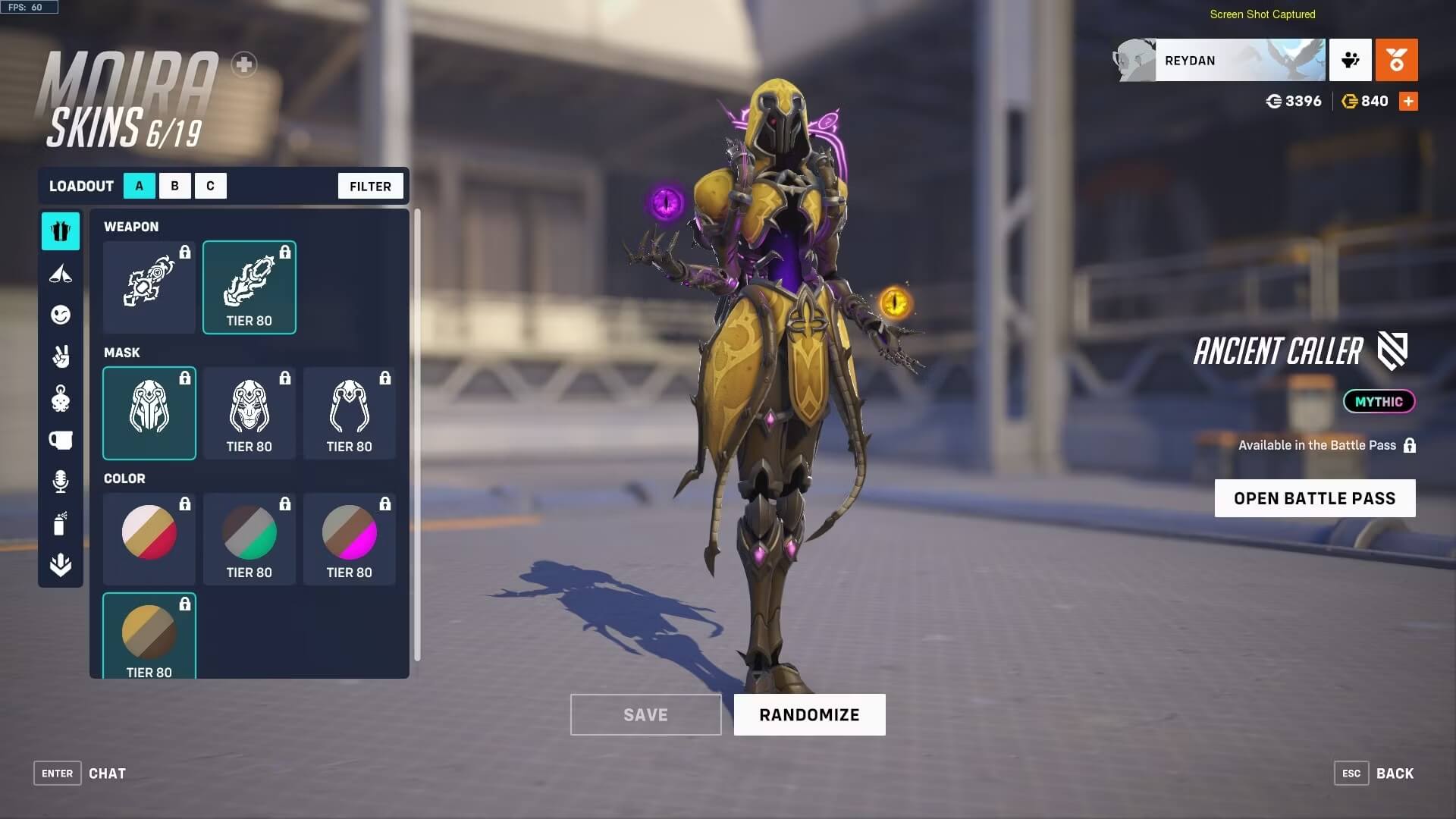Switch to loadout B
The image size is (1456, 819).
point(174,186)
